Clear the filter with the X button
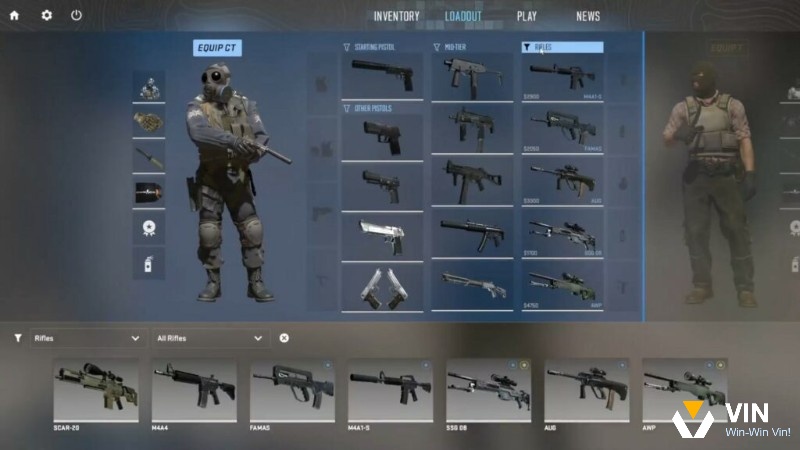The image size is (800, 450). (x=284, y=338)
